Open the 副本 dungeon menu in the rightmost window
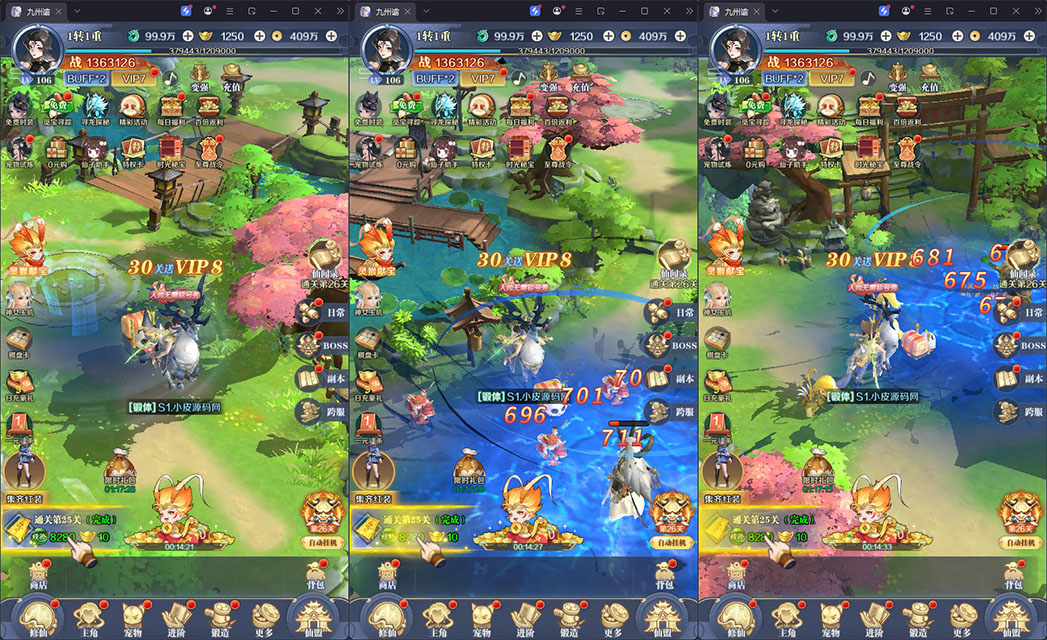 pyautogui.click(x=1021, y=378)
